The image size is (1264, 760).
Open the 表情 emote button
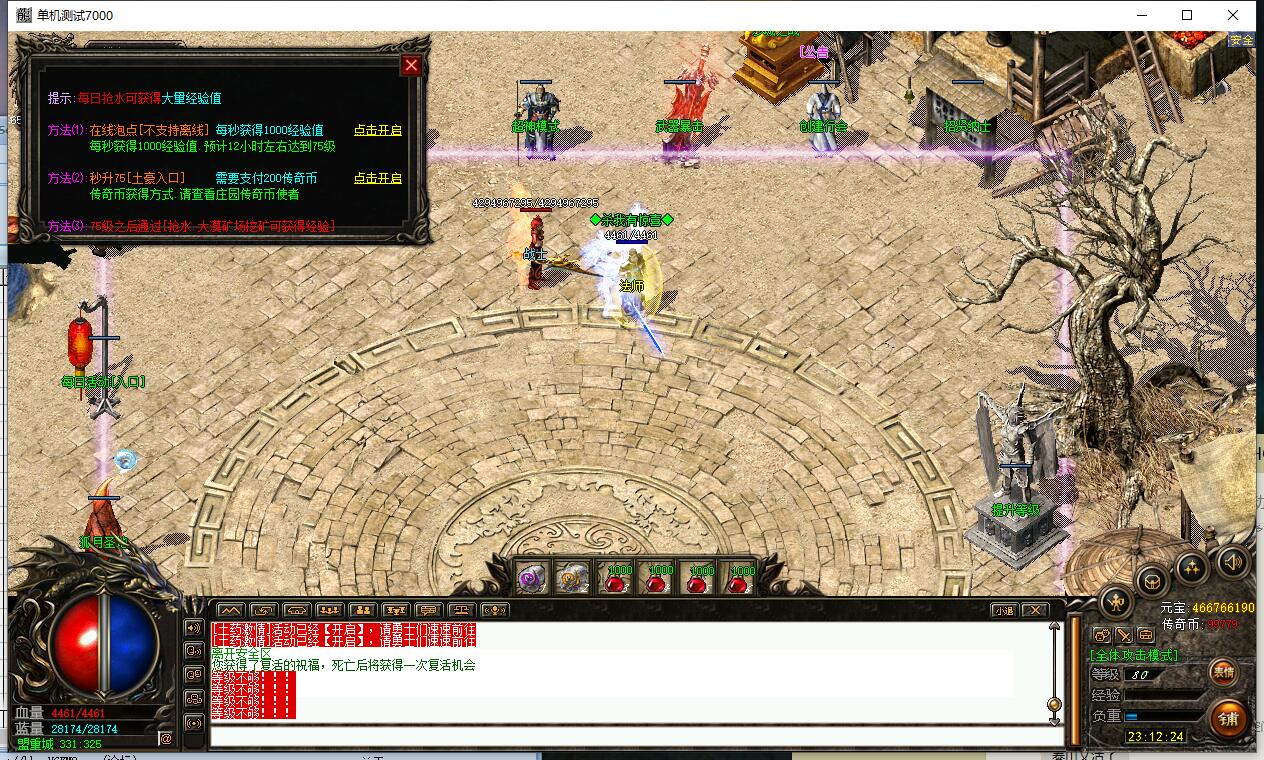1223,671
